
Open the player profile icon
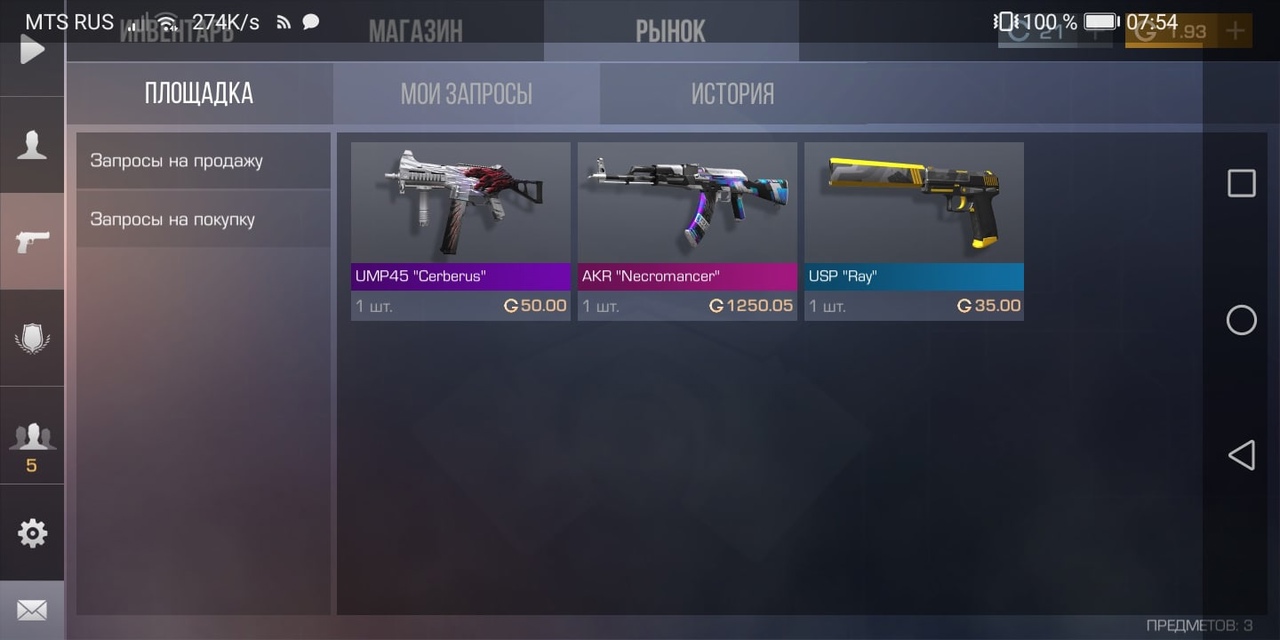pos(32,146)
